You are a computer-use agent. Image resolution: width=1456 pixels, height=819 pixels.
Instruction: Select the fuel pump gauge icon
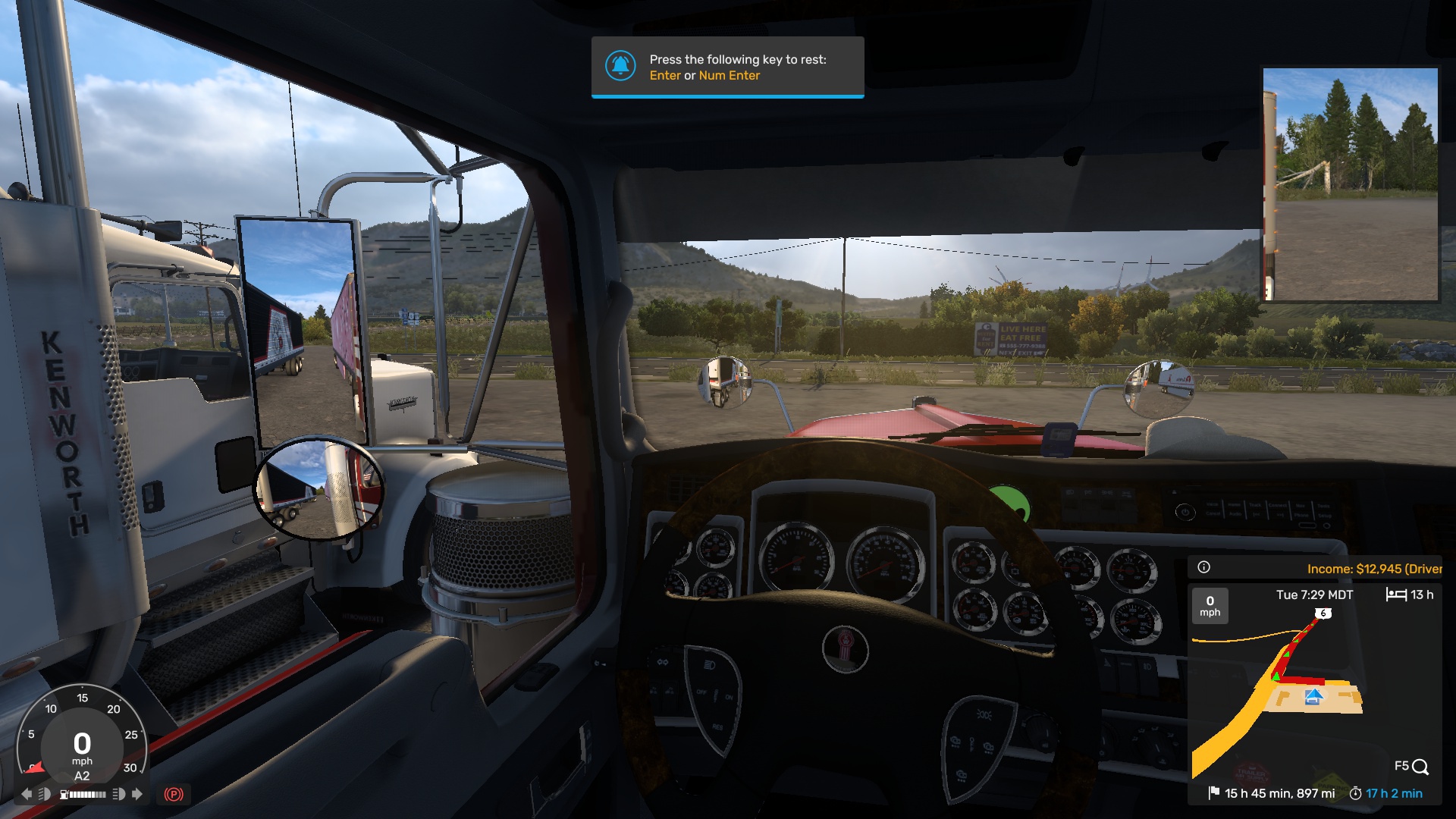(64, 794)
